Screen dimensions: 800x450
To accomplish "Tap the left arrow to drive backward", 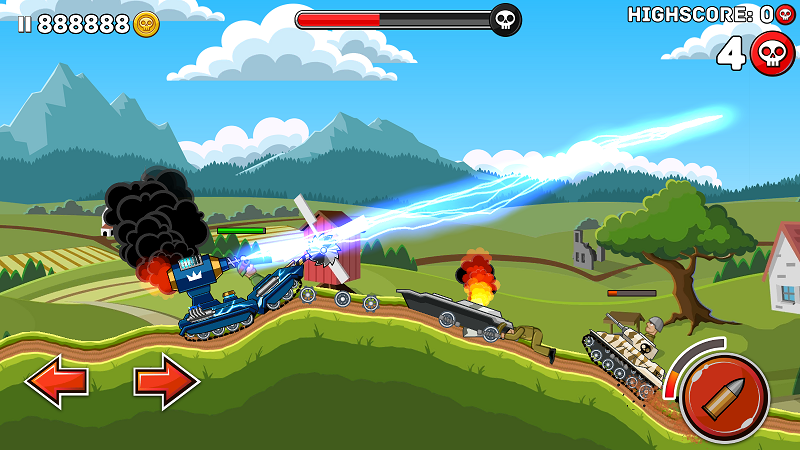I will (56, 381).
